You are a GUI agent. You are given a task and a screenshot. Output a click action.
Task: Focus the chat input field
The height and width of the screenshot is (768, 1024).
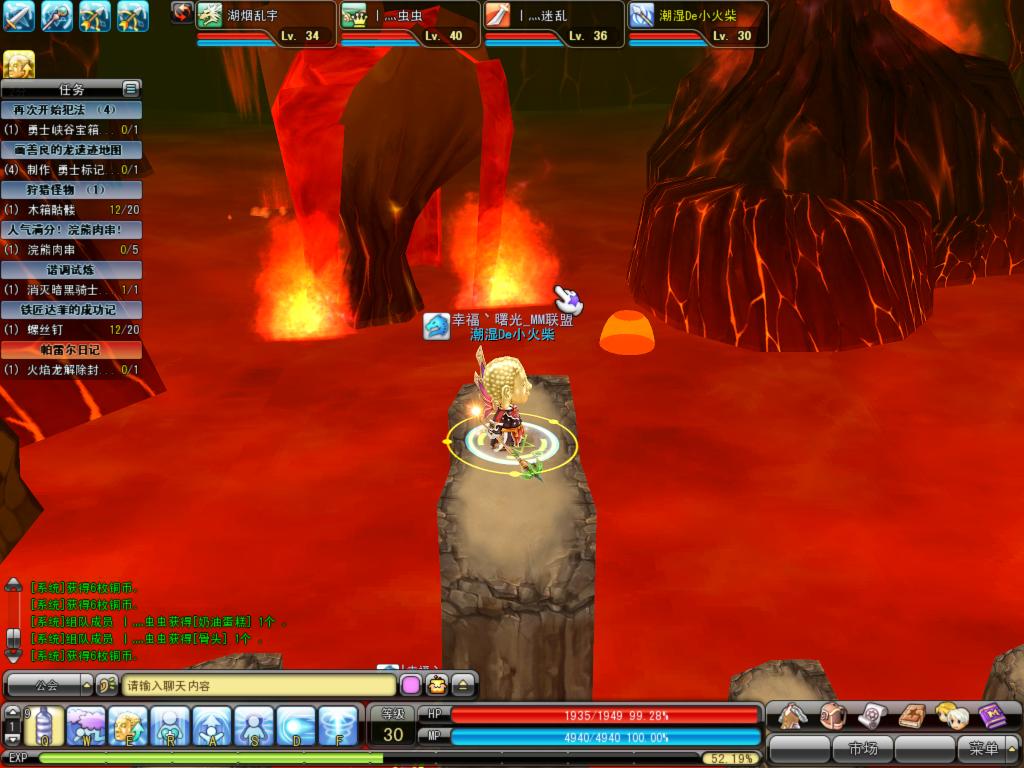click(x=258, y=686)
